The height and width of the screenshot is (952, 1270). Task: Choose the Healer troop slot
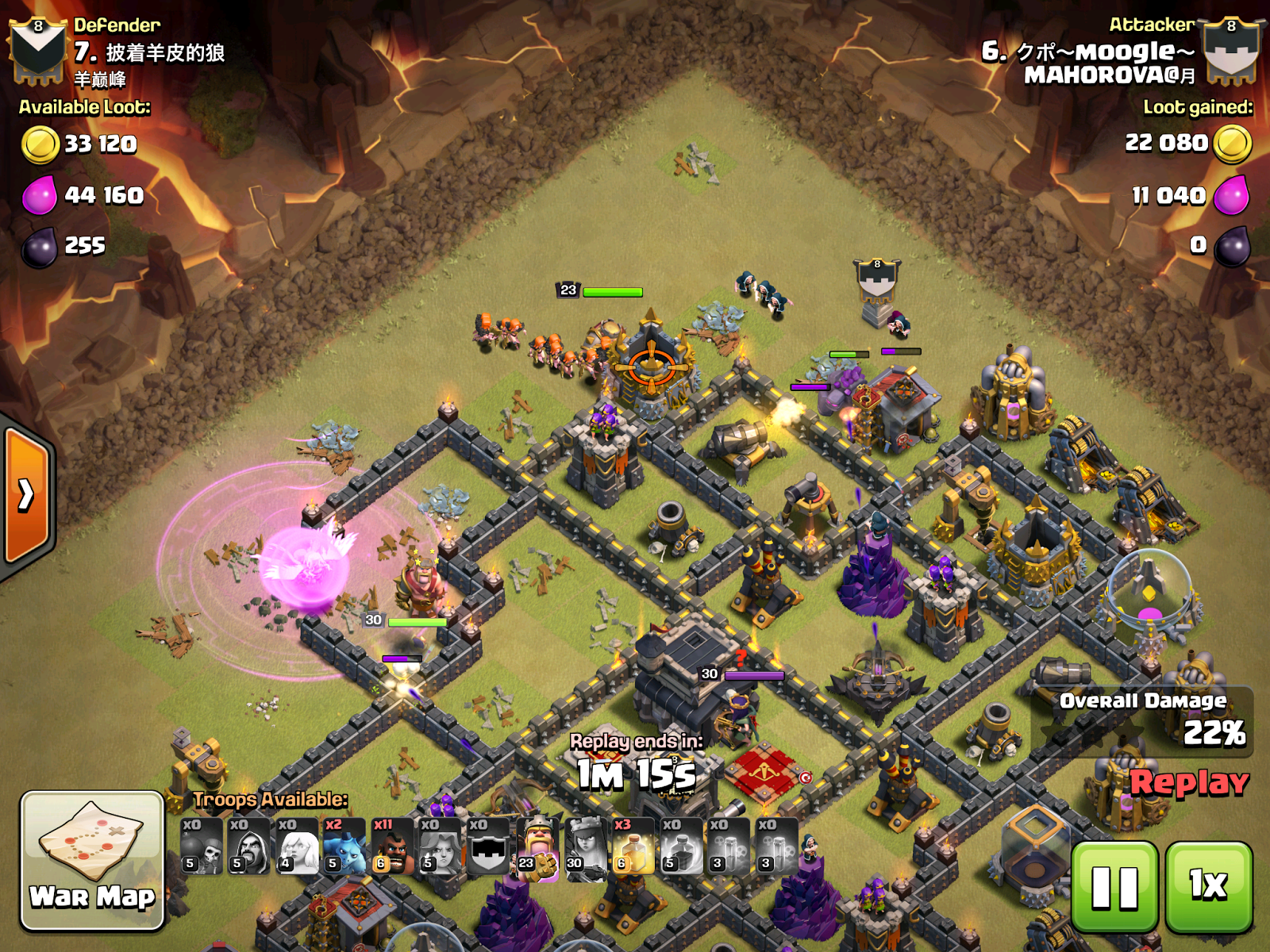click(297, 846)
